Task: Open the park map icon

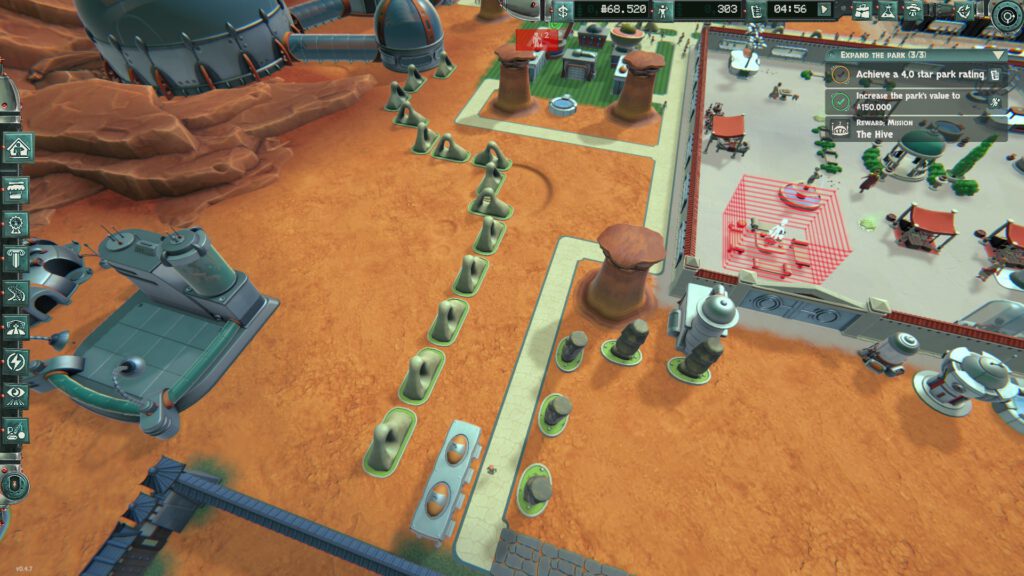Action: pyautogui.click(x=861, y=10)
